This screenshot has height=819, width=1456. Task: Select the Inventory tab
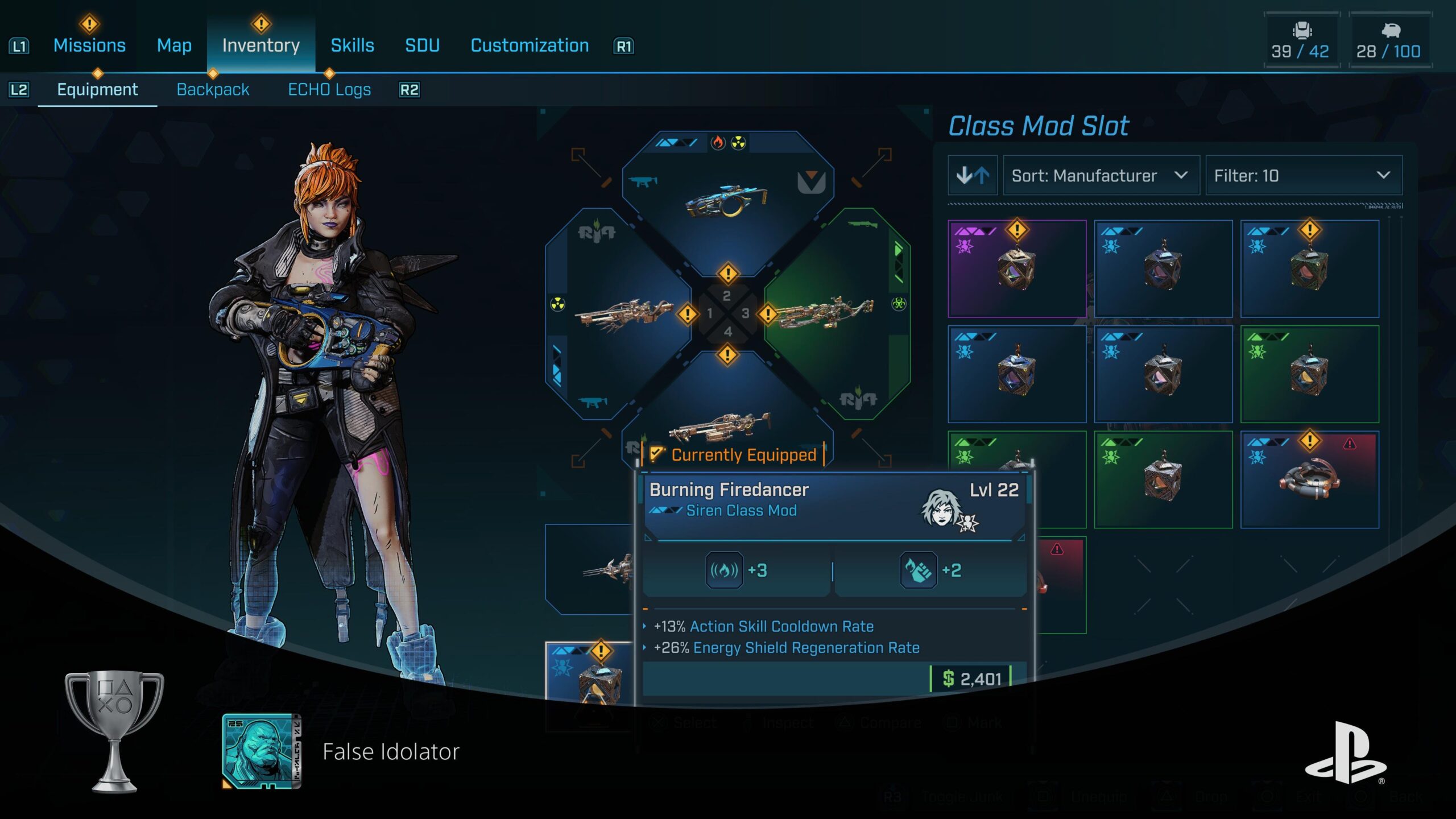(x=261, y=45)
